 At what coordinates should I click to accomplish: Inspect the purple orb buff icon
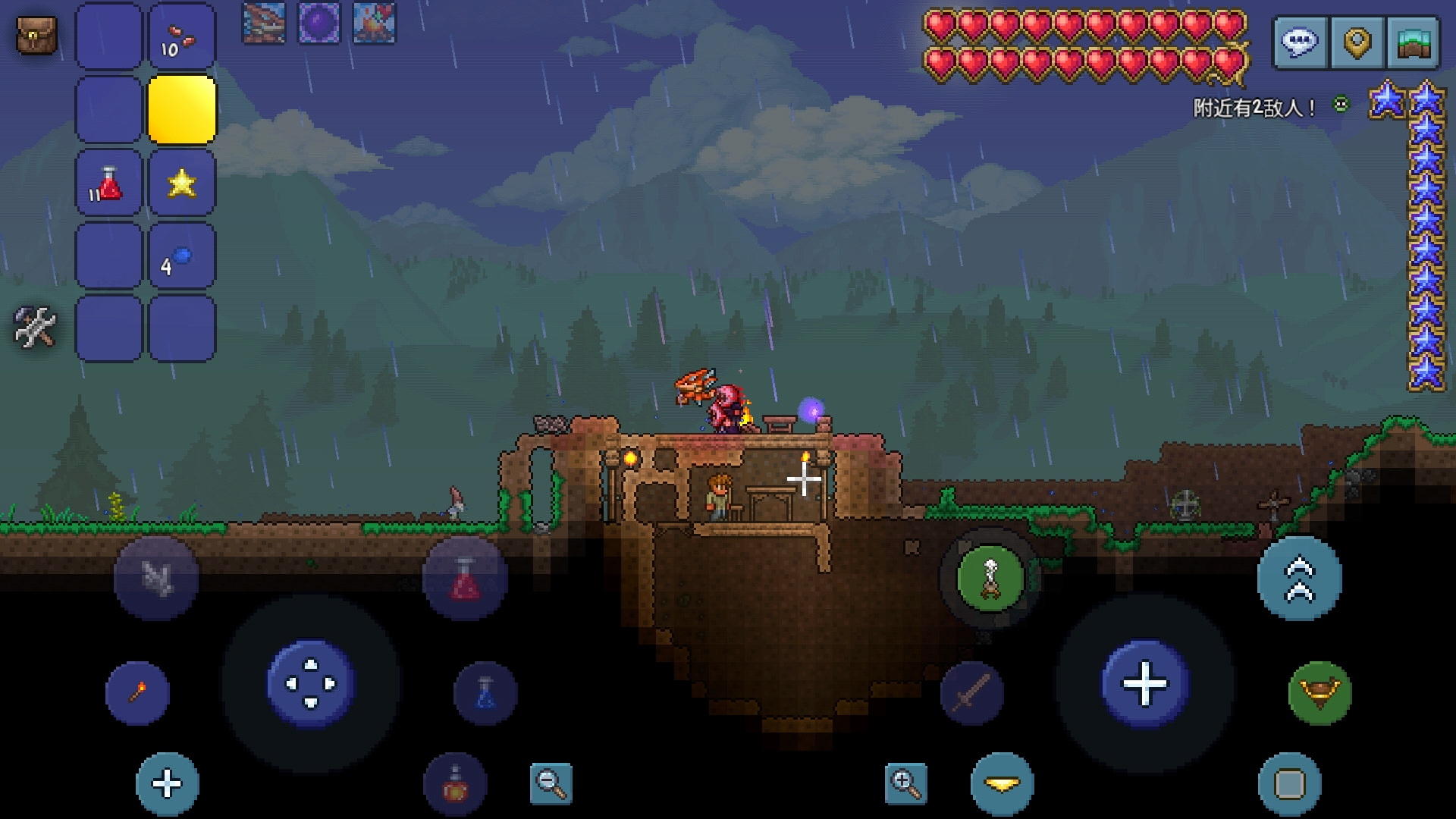pyautogui.click(x=319, y=23)
